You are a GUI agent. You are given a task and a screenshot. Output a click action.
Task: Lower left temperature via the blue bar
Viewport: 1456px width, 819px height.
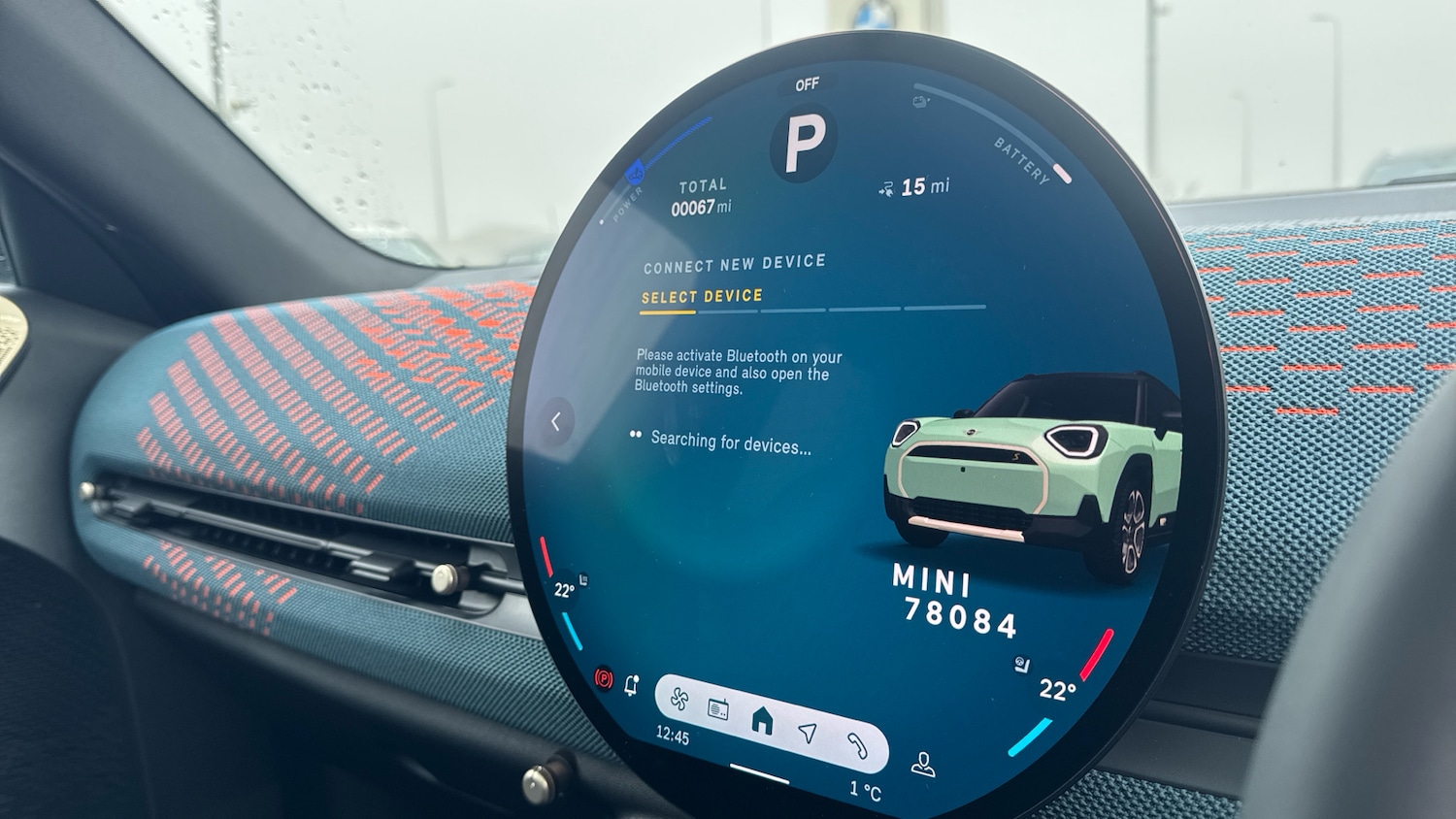coord(572,632)
